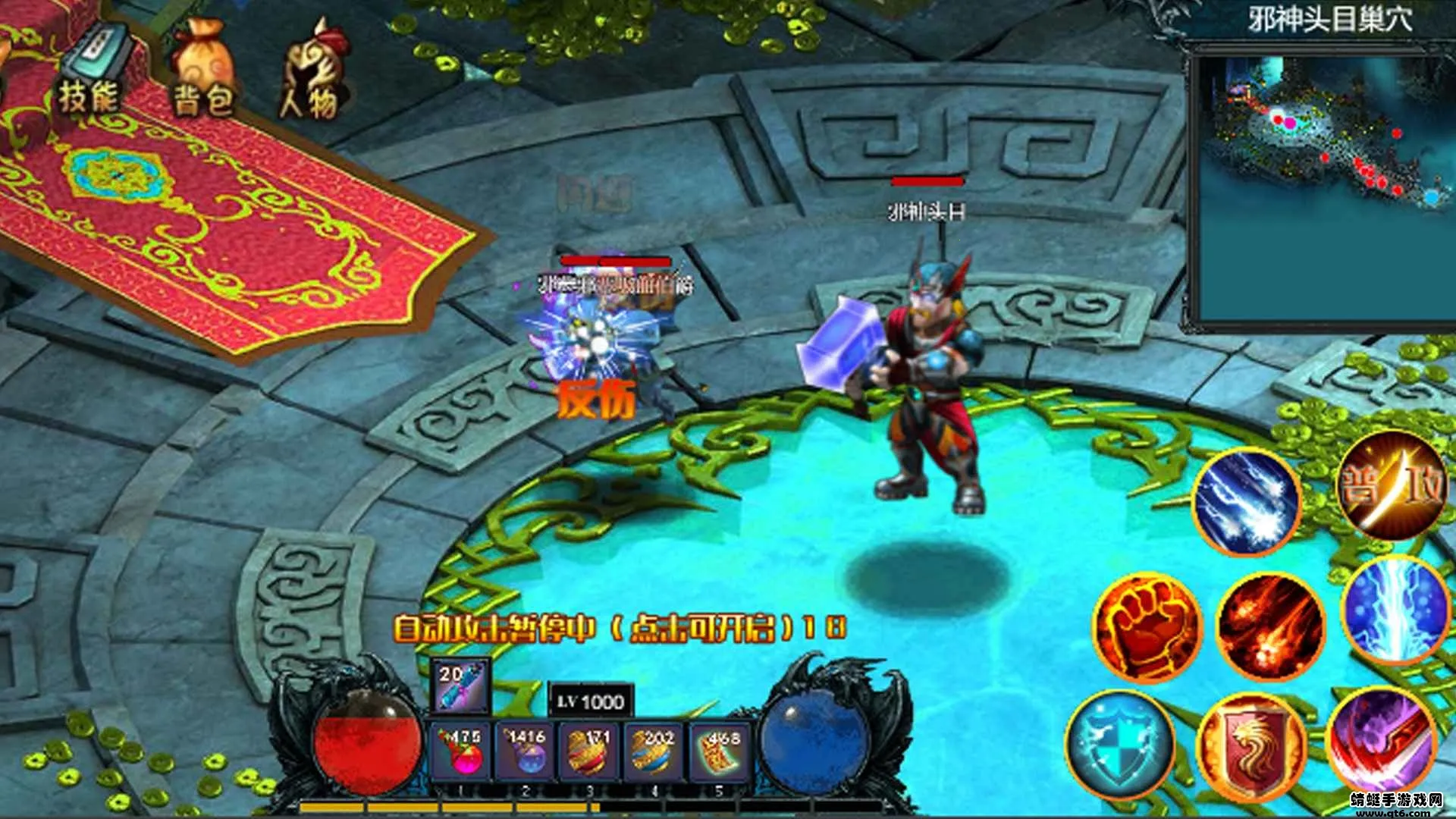This screenshot has height=819, width=1456.
Task: Use the red lion crest shield skill
Action: (x=1251, y=748)
